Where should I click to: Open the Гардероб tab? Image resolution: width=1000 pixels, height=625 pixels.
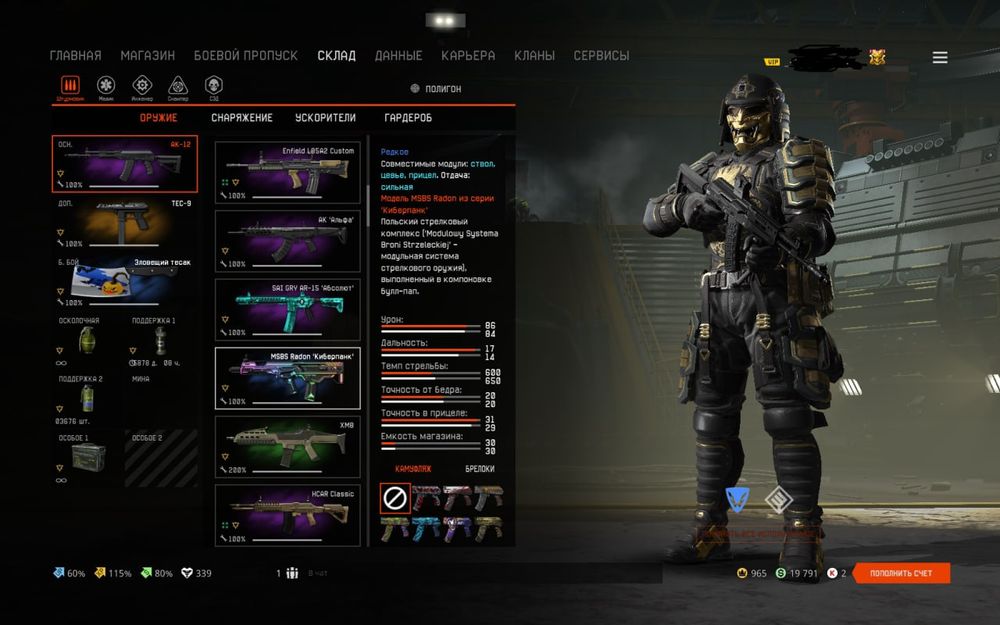[x=408, y=118]
